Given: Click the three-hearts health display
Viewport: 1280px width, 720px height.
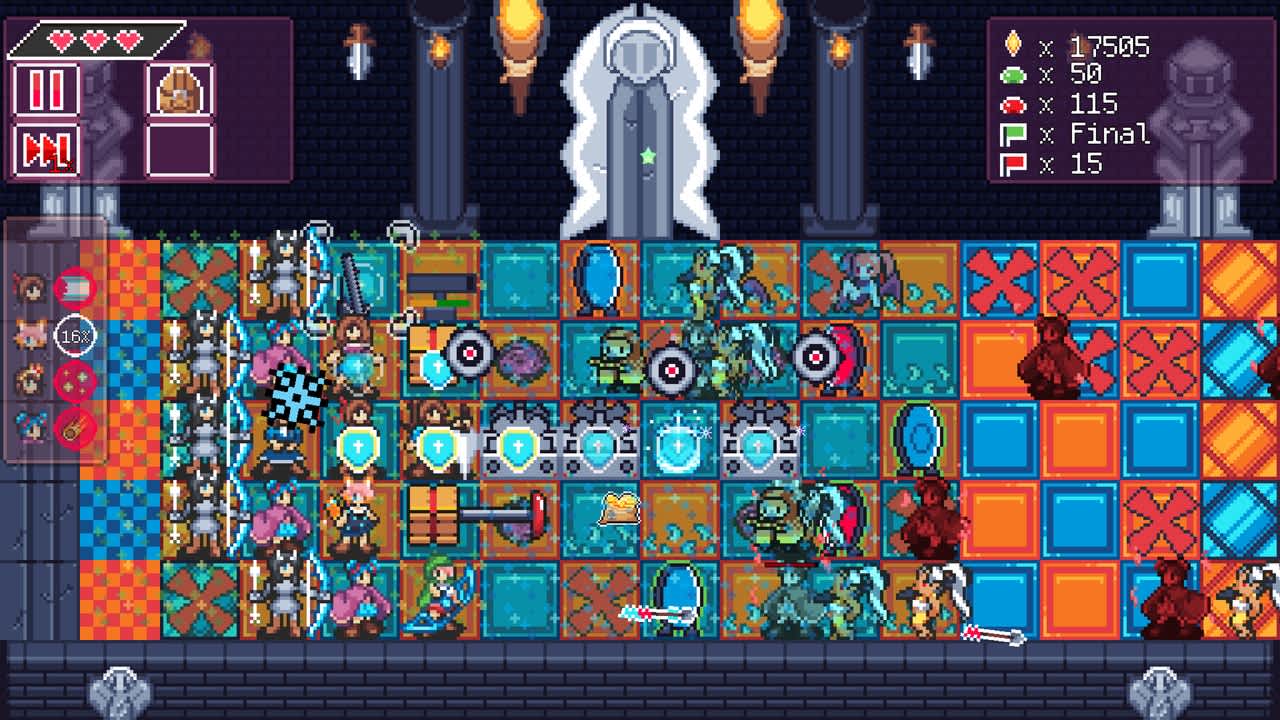Looking at the screenshot, I should (x=95, y=40).
